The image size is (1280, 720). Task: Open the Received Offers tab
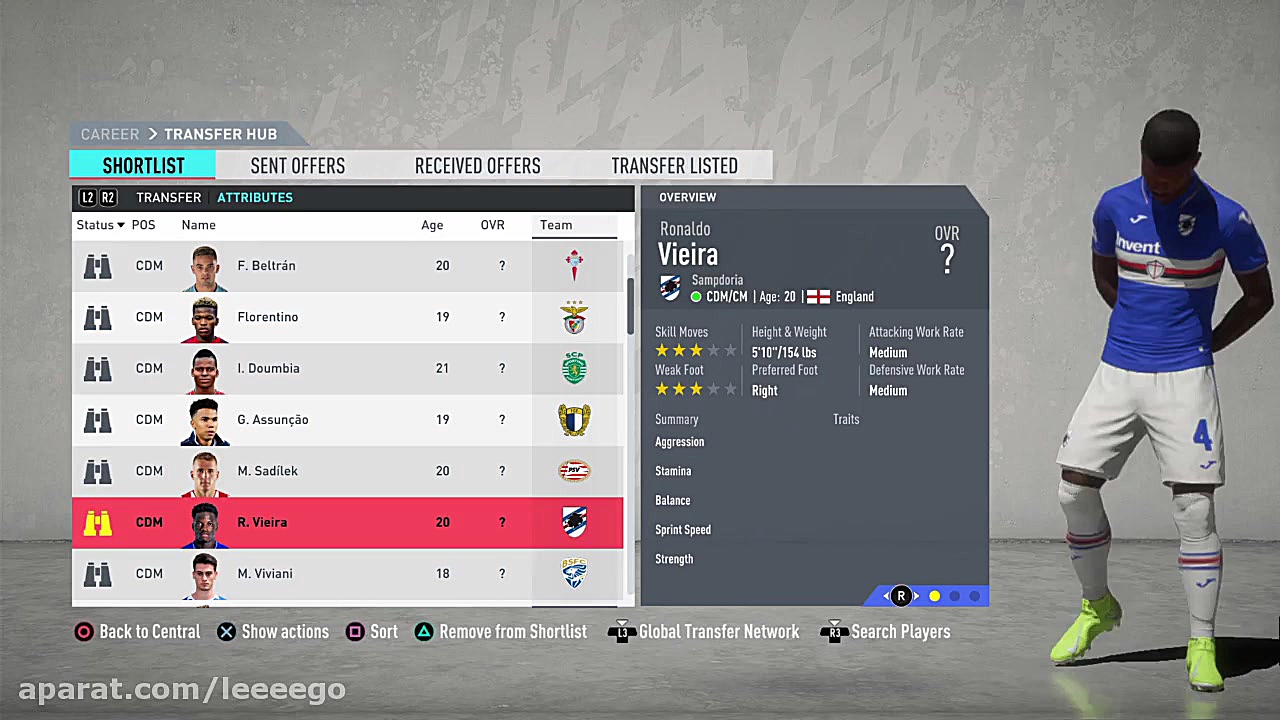click(x=477, y=166)
